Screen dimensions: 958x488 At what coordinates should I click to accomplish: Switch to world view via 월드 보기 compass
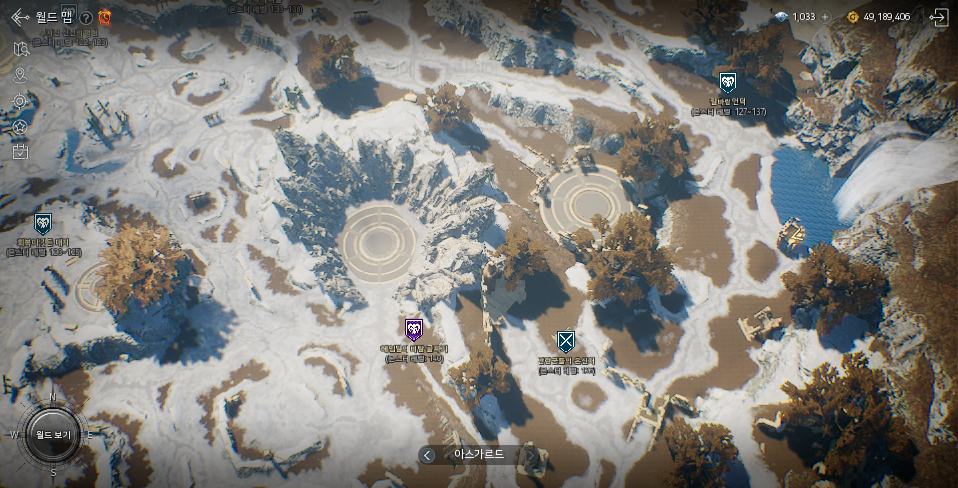(x=52, y=435)
